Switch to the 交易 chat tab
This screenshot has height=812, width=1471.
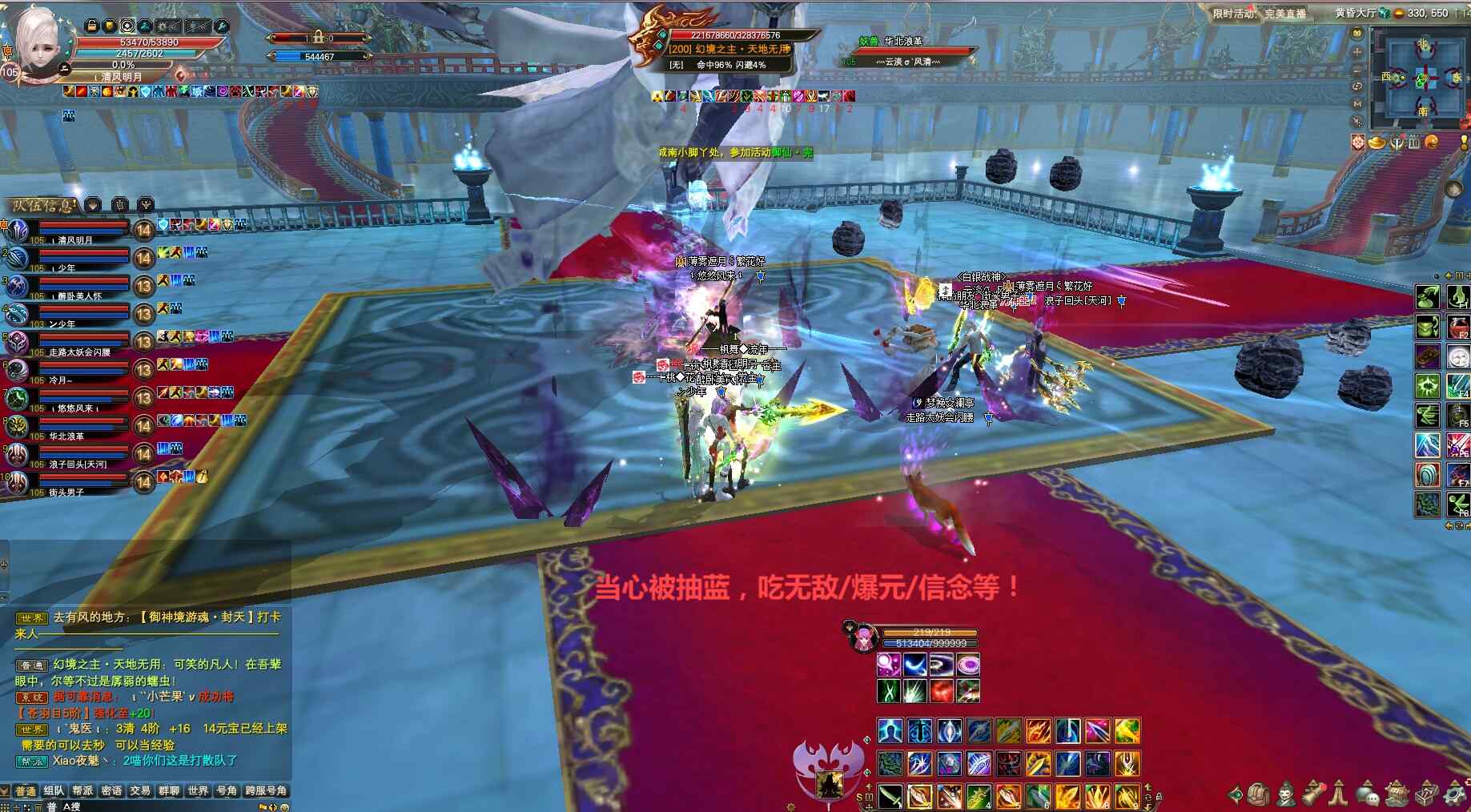(x=140, y=790)
